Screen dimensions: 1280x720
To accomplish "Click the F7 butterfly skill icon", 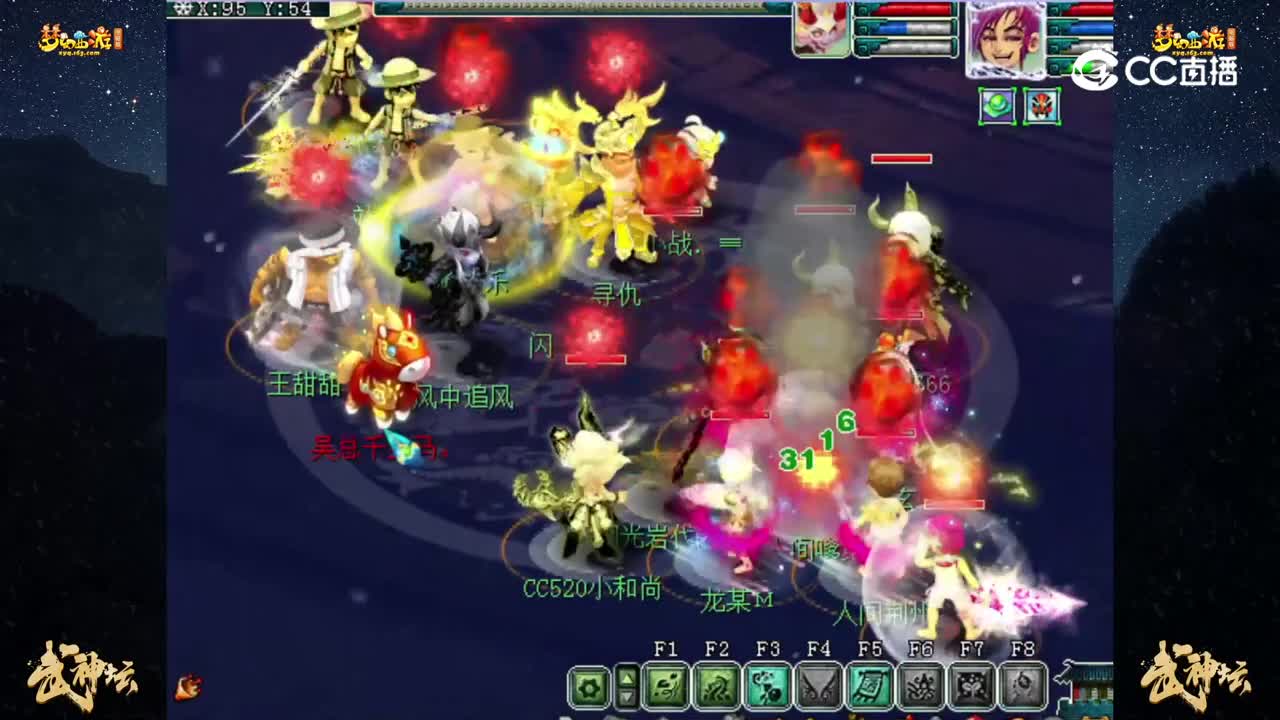I will point(971,688).
